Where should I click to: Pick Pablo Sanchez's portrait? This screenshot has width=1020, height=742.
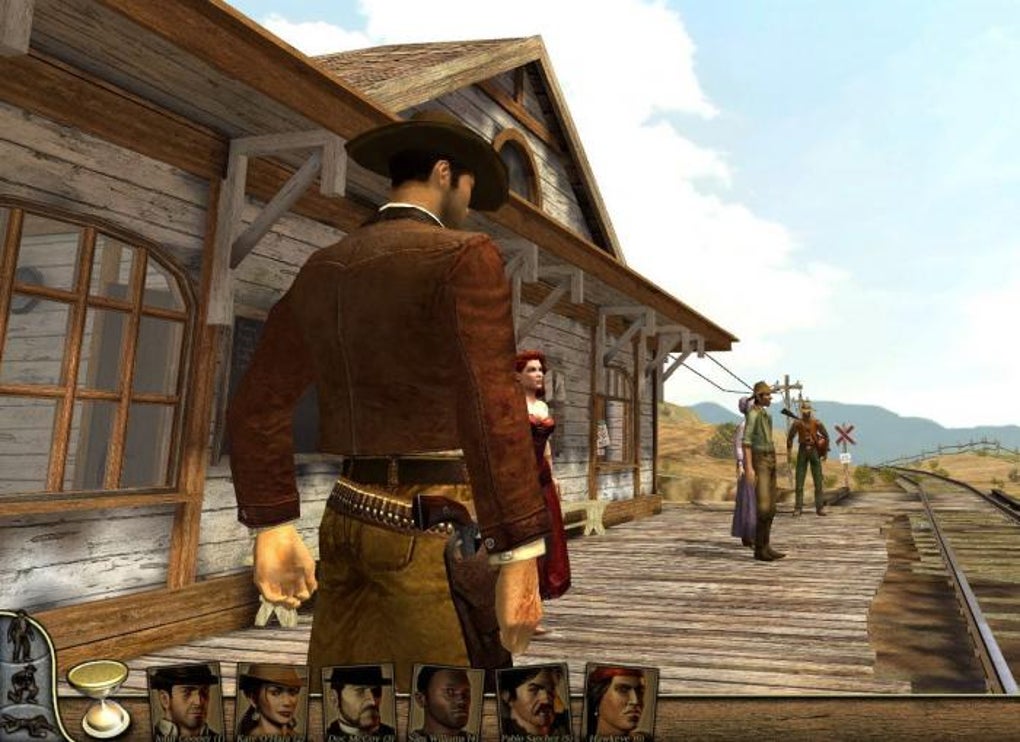533,702
